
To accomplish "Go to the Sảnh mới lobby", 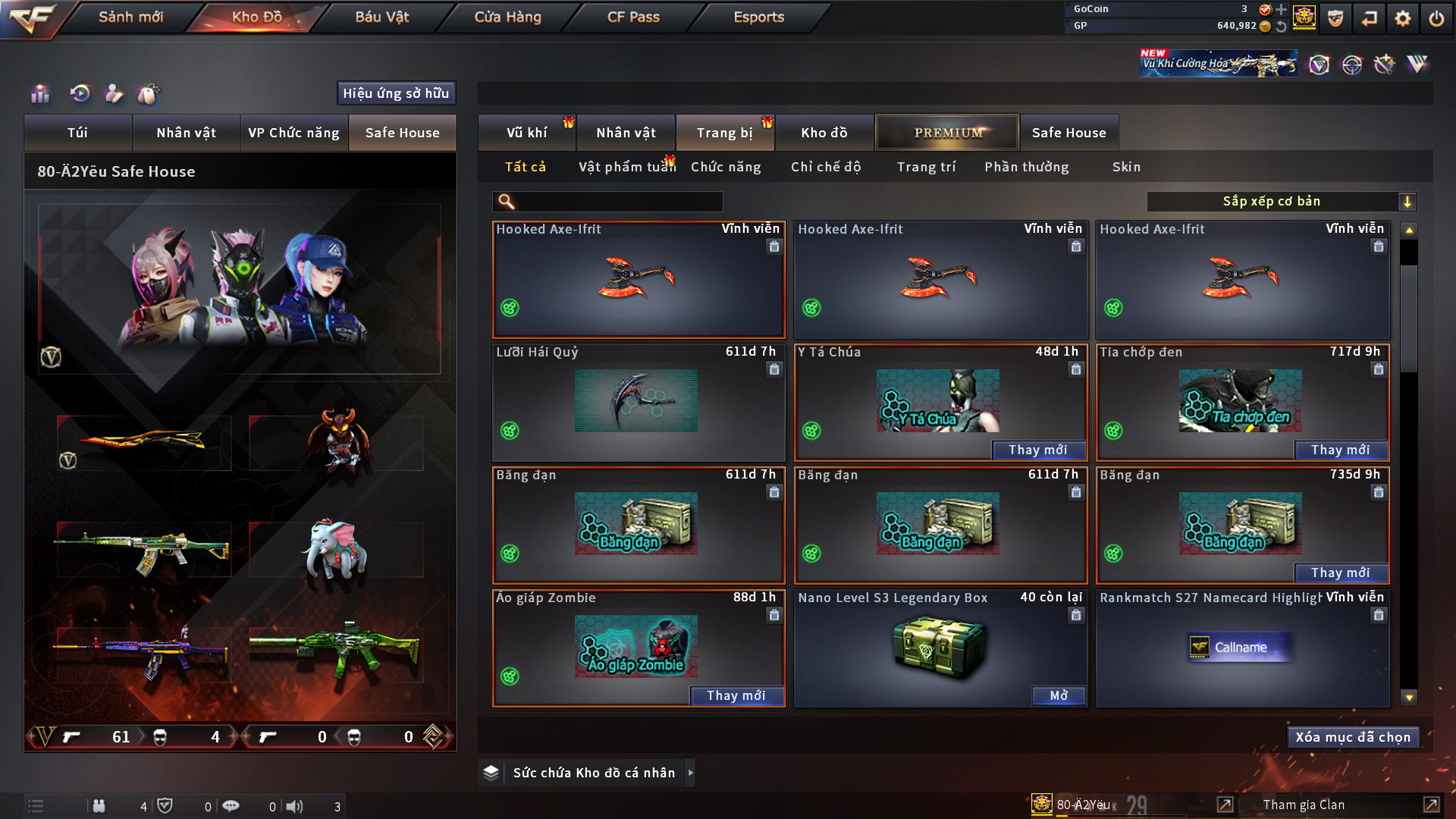I will [130, 17].
